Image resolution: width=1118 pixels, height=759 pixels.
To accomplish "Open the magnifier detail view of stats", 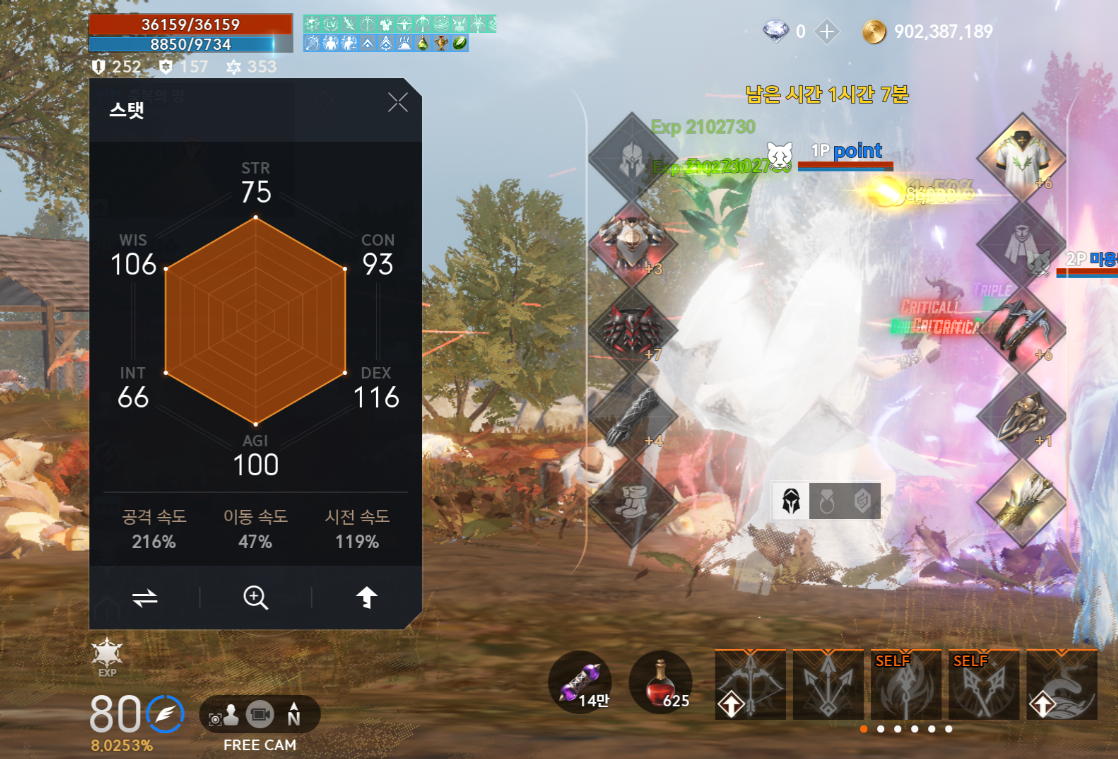I will point(256,597).
